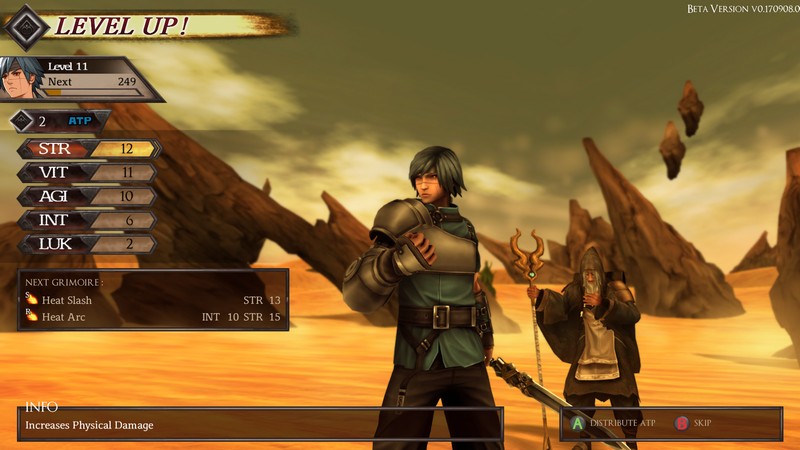The width and height of the screenshot is (800, 450).
Task: Select the STR stat row
Action: pos(88,149)
